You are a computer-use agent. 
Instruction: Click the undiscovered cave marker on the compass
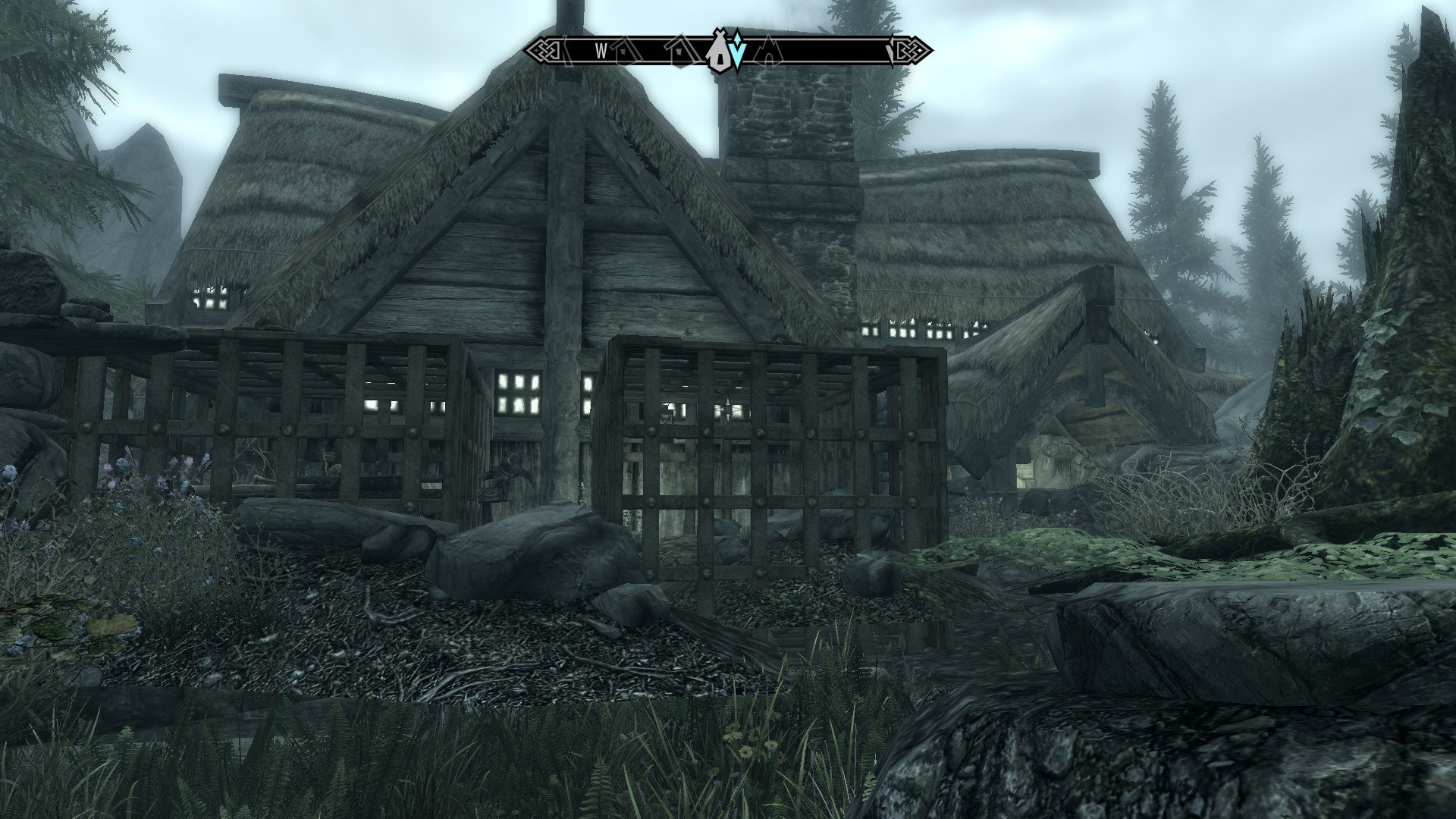767,50
